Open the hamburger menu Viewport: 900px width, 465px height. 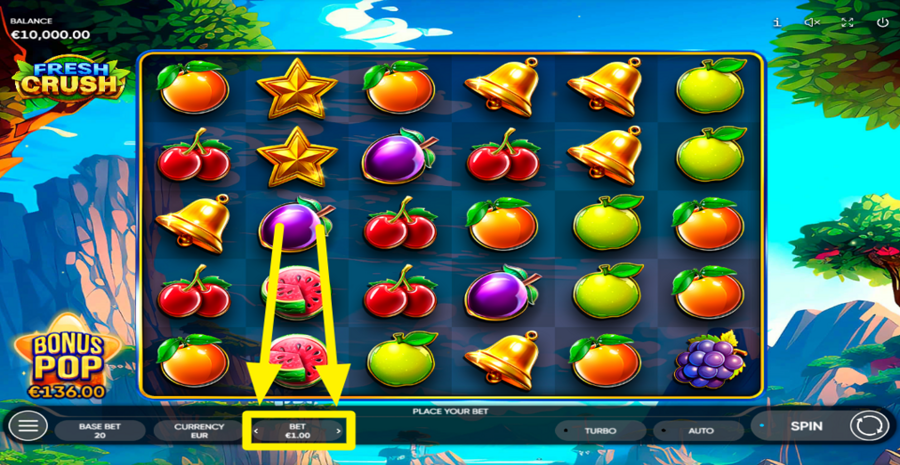tap(28, 427)
